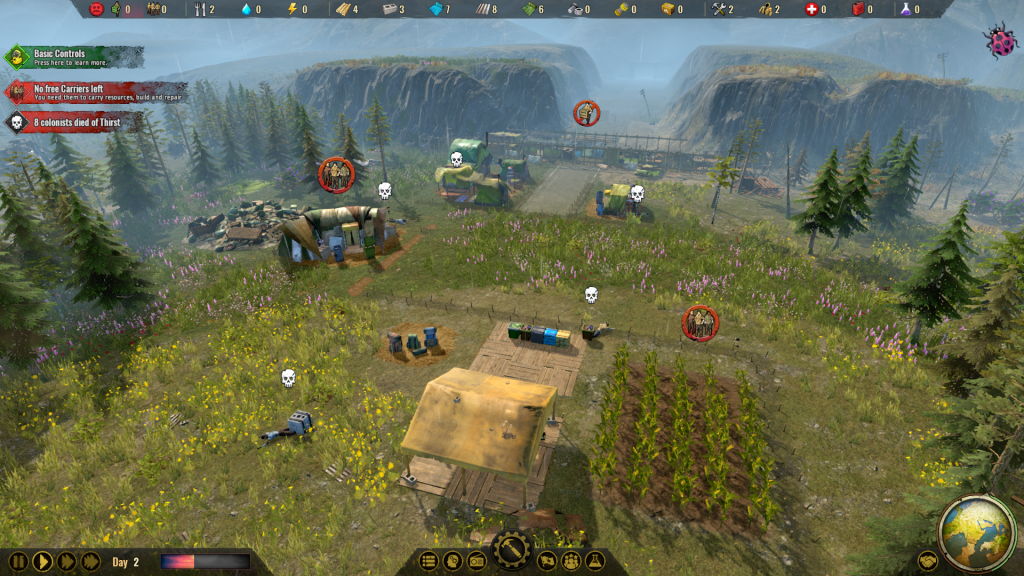Click the ladybug bug-report icon

pyautogui.click(x=999, y=41)
